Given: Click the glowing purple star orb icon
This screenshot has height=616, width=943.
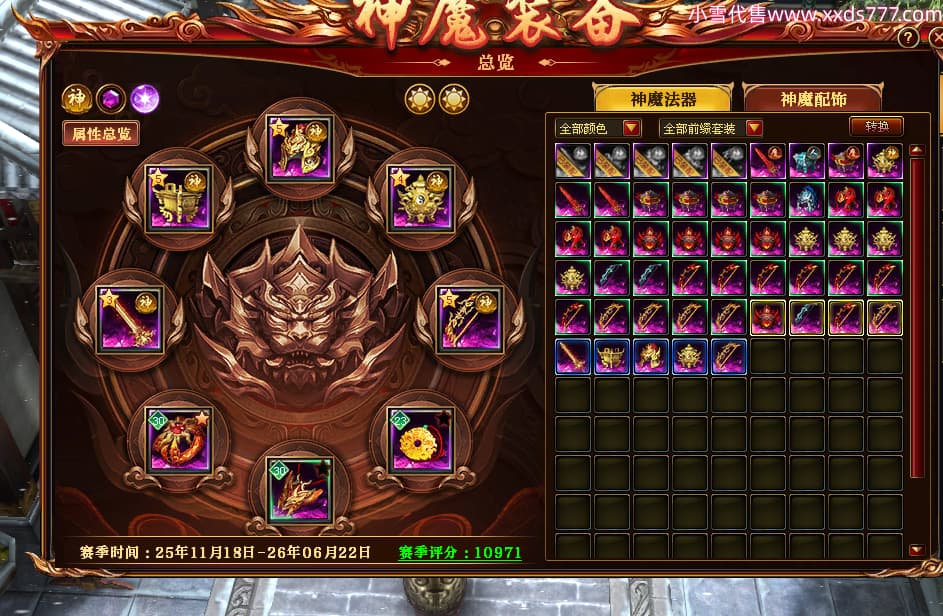Looking at the screenshot, I should 145,99.
